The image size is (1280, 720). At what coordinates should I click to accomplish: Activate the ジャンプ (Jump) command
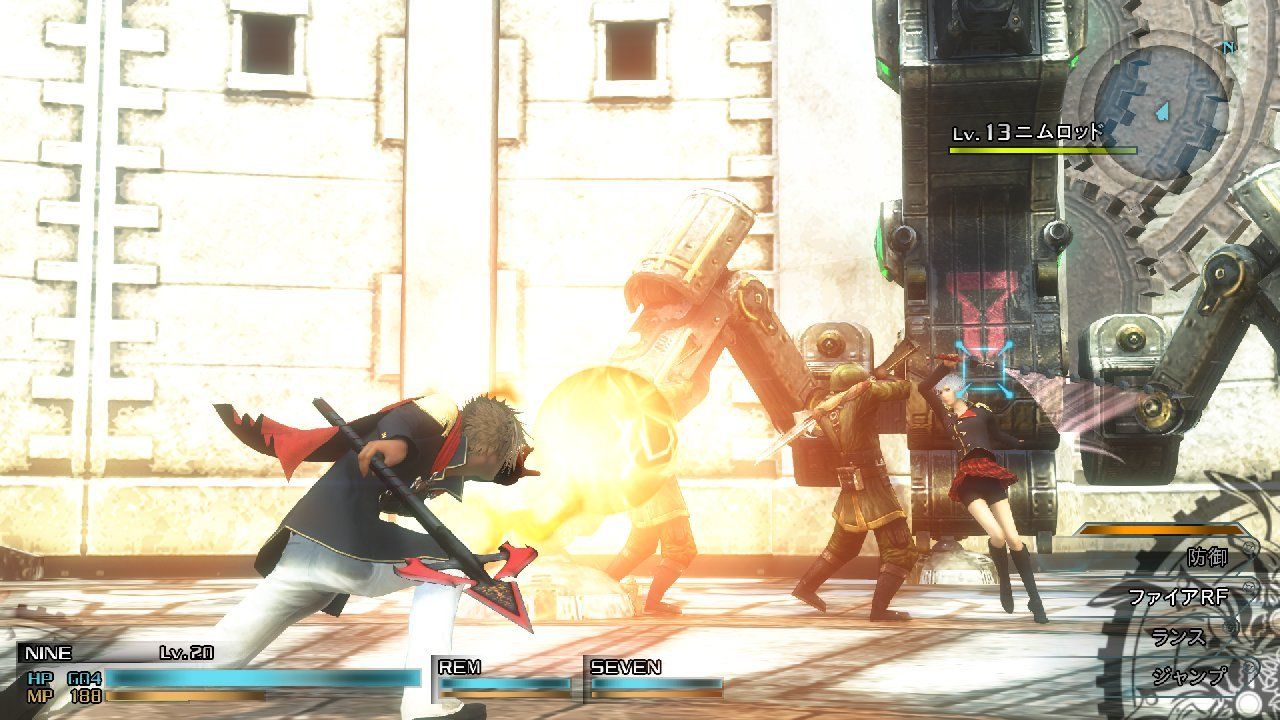point(1188,674)
